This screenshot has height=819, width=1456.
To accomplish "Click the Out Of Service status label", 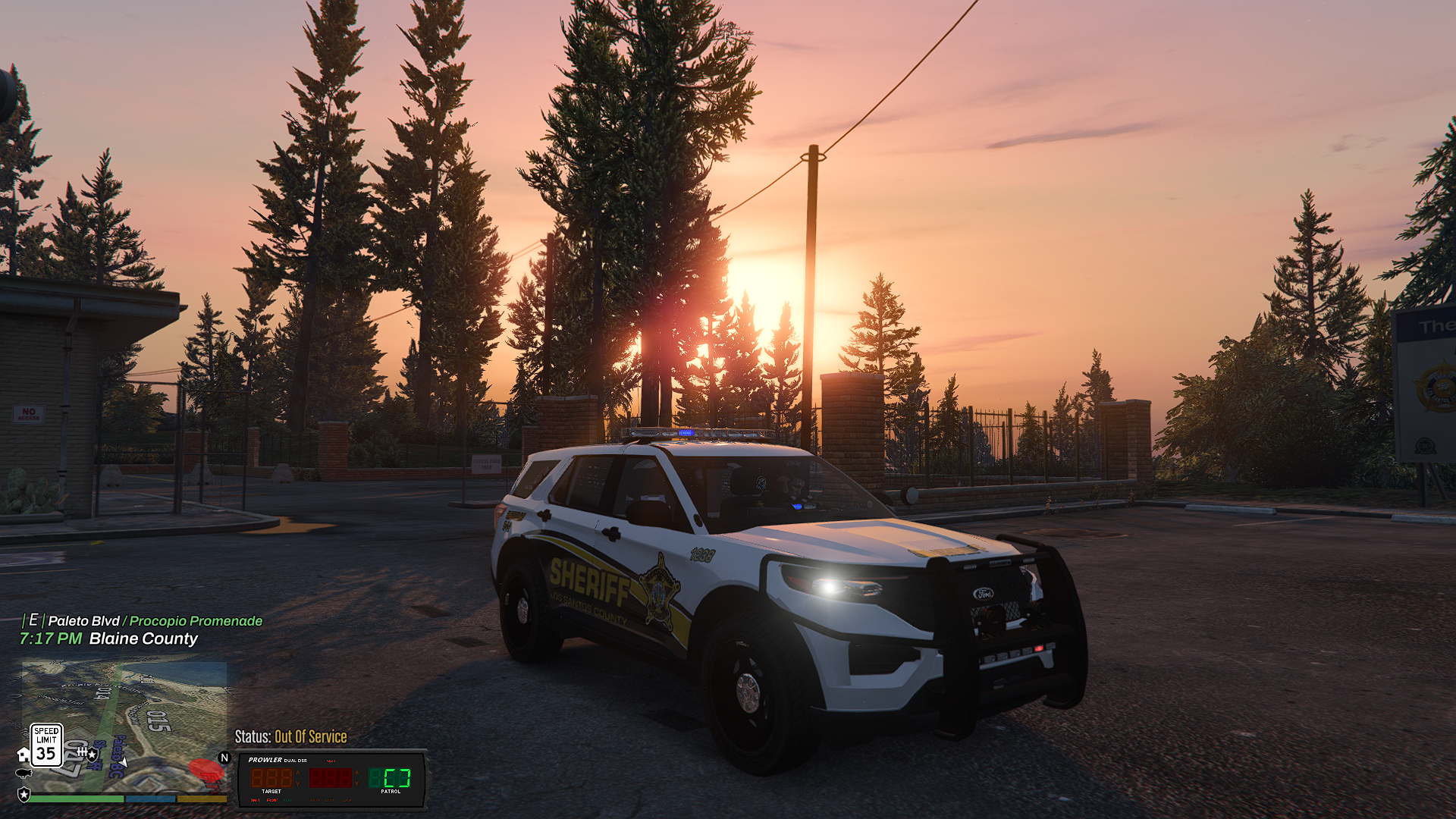I will (310, 737).
